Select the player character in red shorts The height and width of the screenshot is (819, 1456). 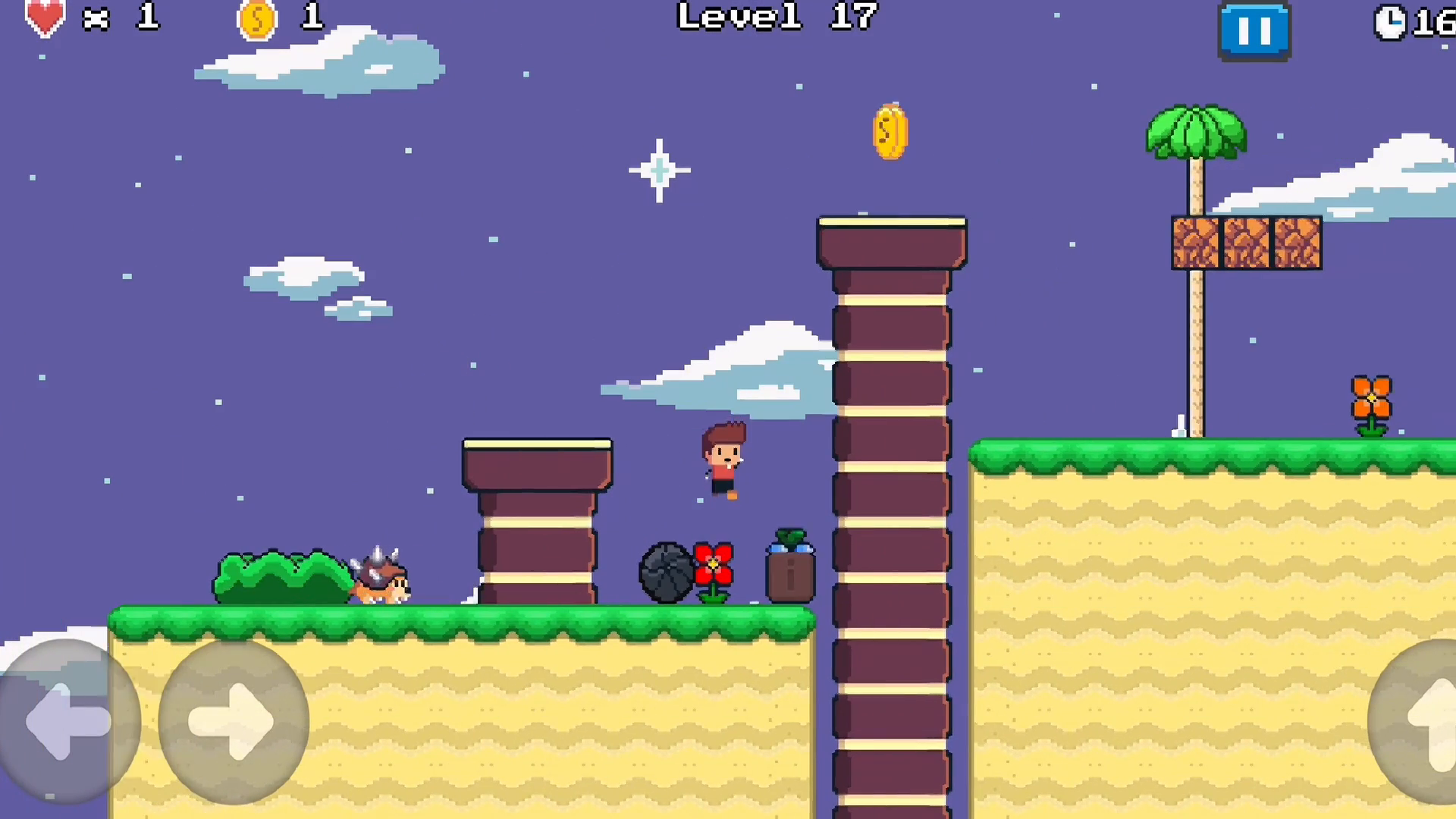coord(724,459)
